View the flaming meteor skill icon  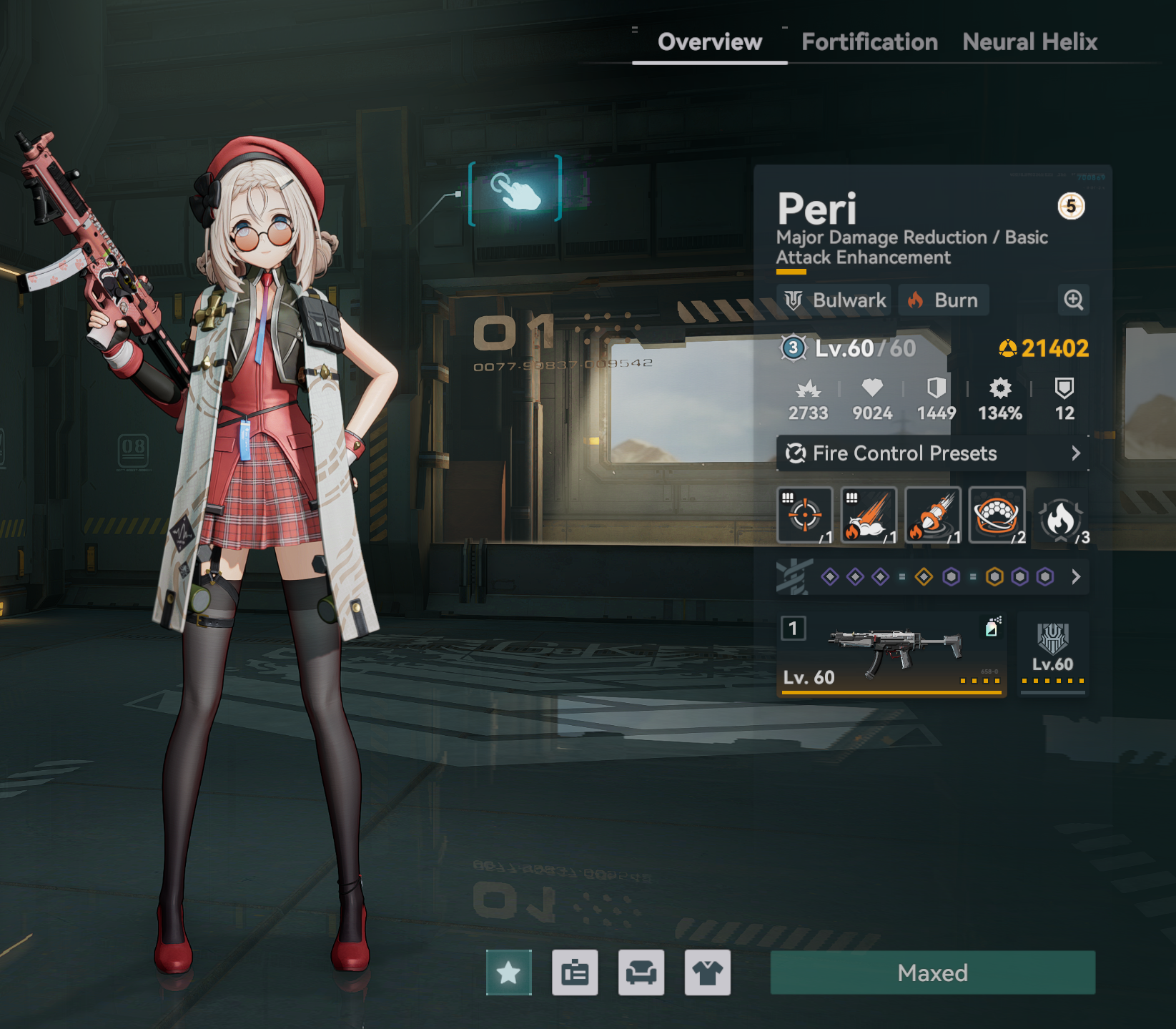(x=869, y=515)
